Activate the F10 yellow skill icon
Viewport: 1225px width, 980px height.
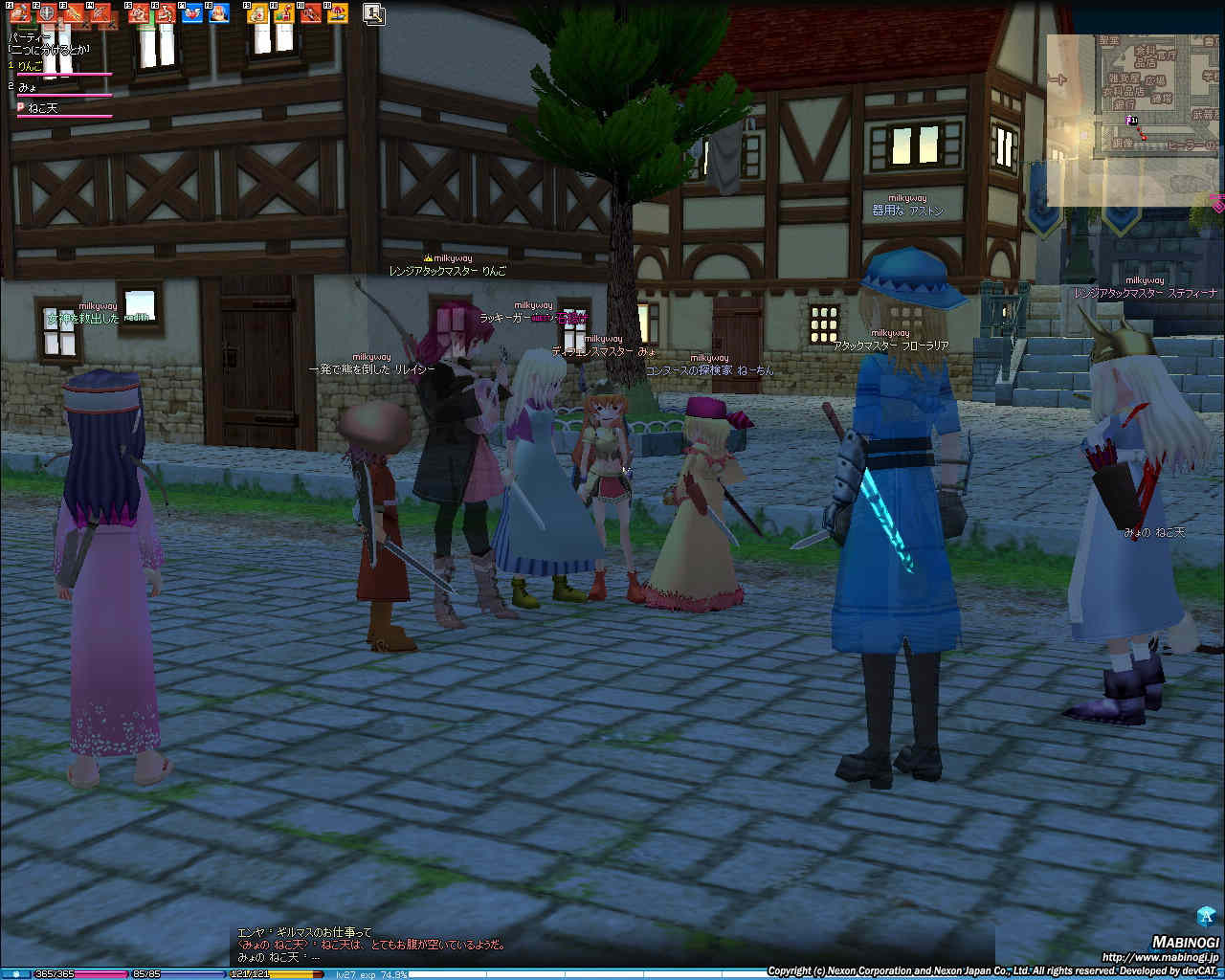(x=284, y=13)
